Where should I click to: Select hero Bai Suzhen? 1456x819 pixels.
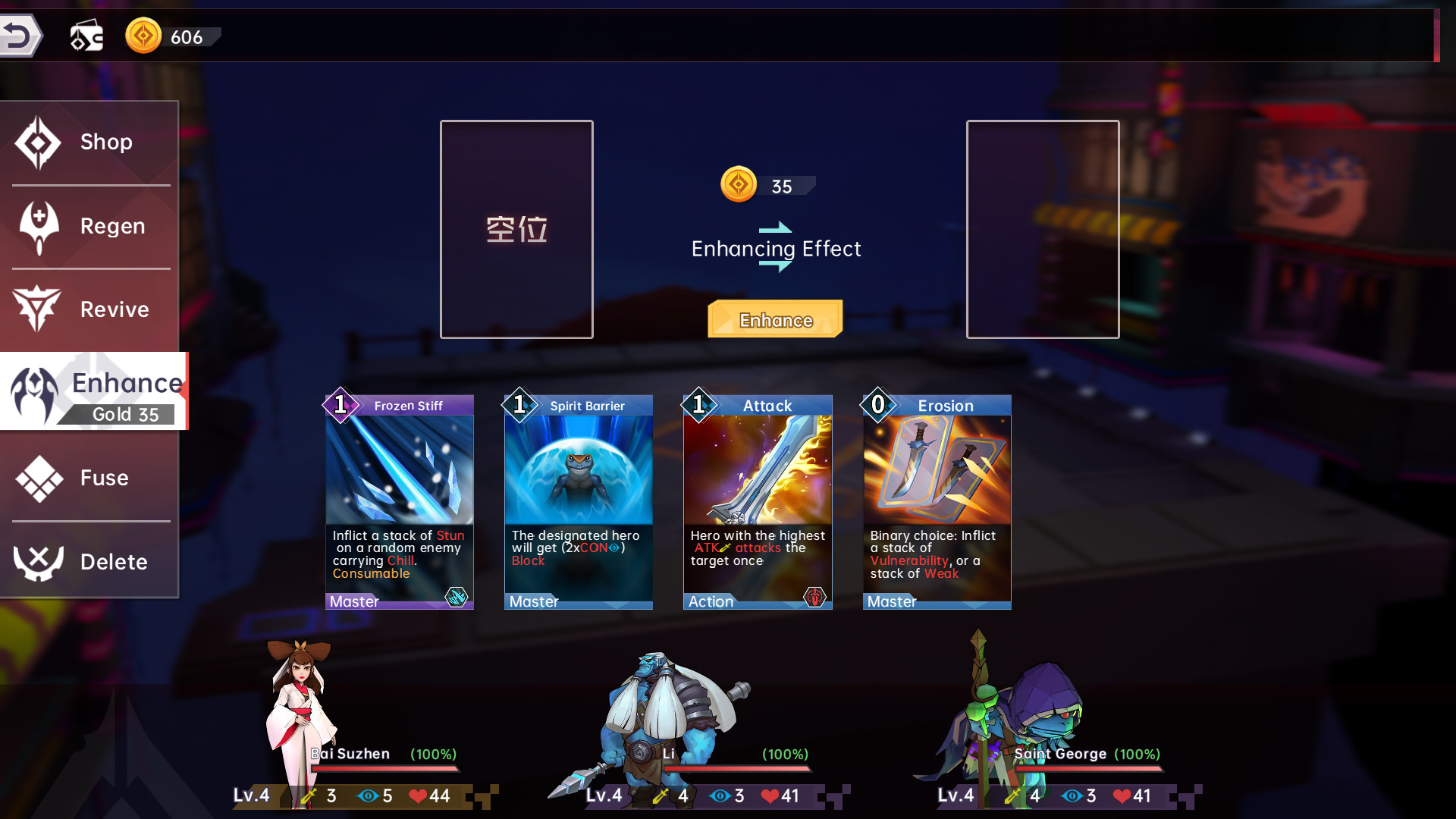301,705
